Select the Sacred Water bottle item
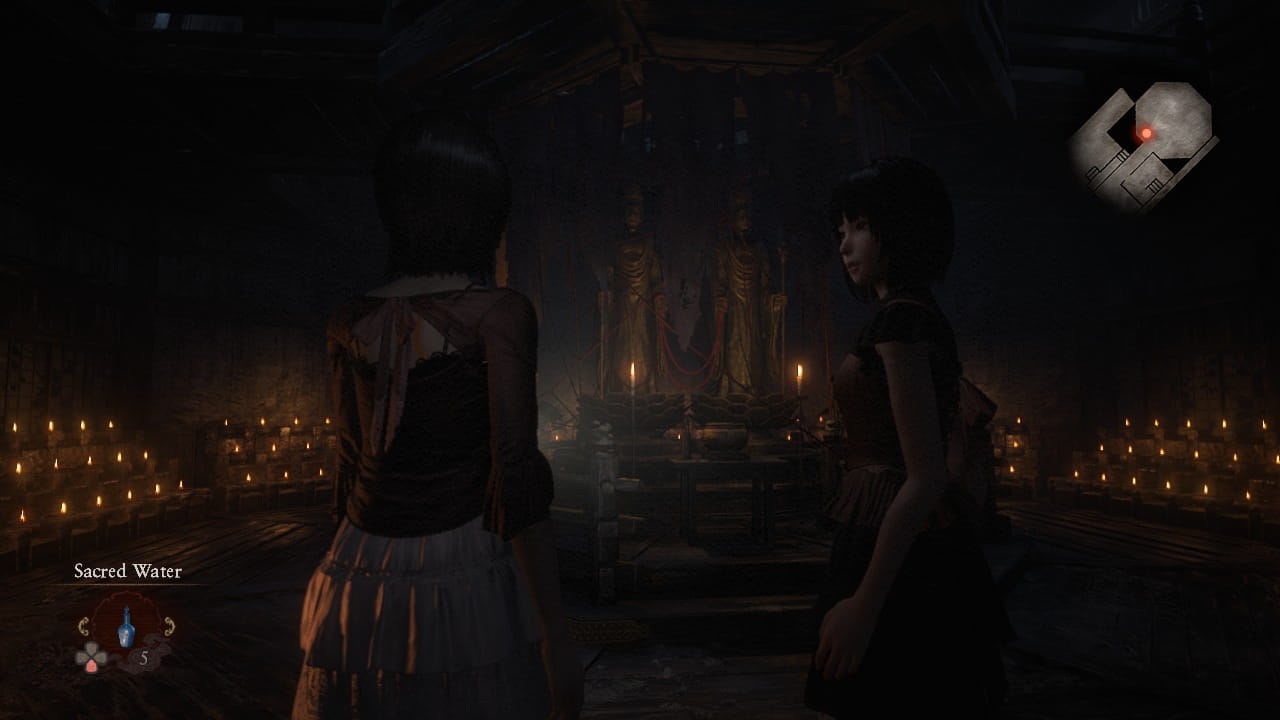The height and width of the screenshot is (720, 1280). coord(126,627)
